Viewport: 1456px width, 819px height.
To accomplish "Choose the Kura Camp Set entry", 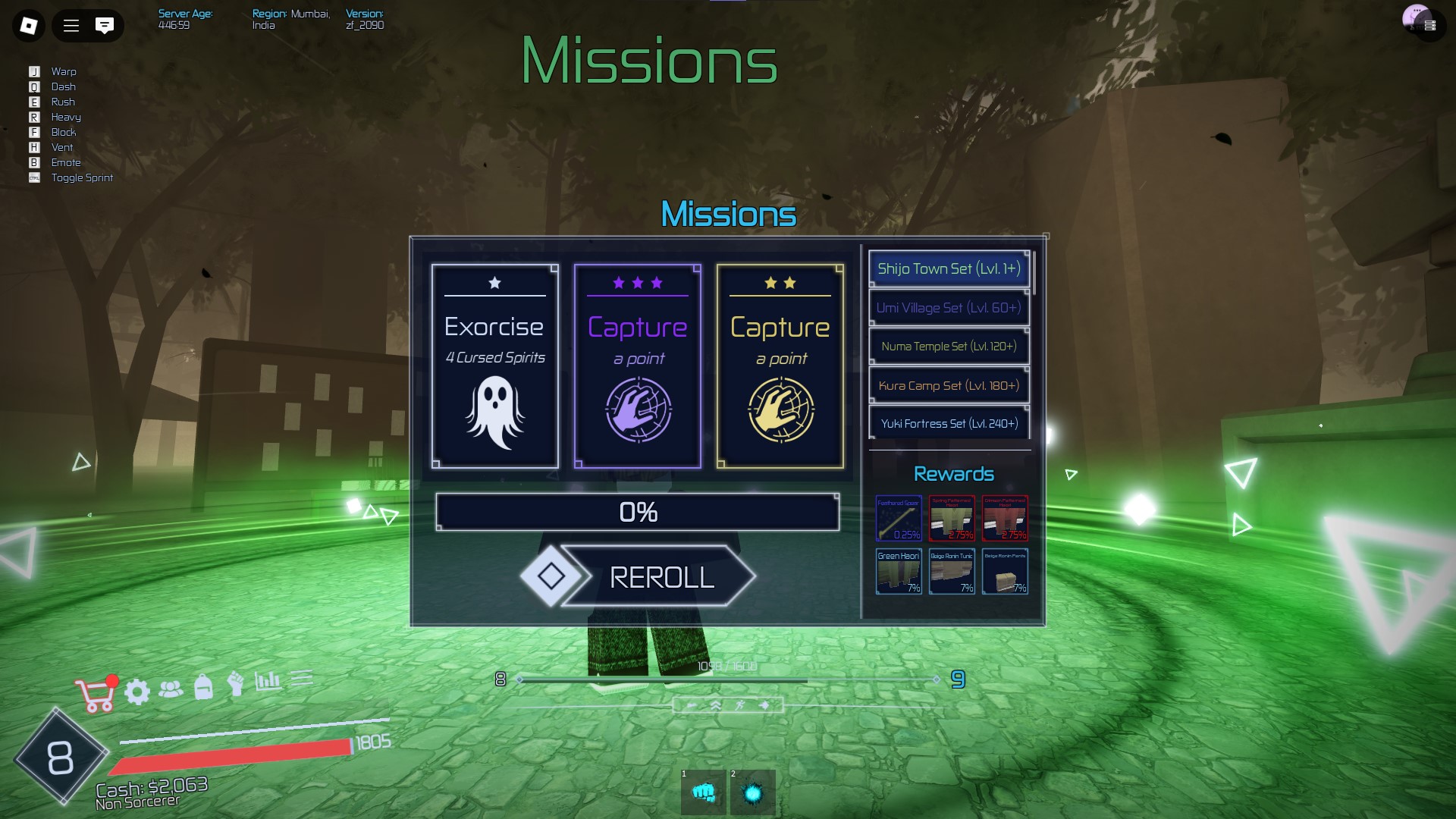I will (949, 385).
